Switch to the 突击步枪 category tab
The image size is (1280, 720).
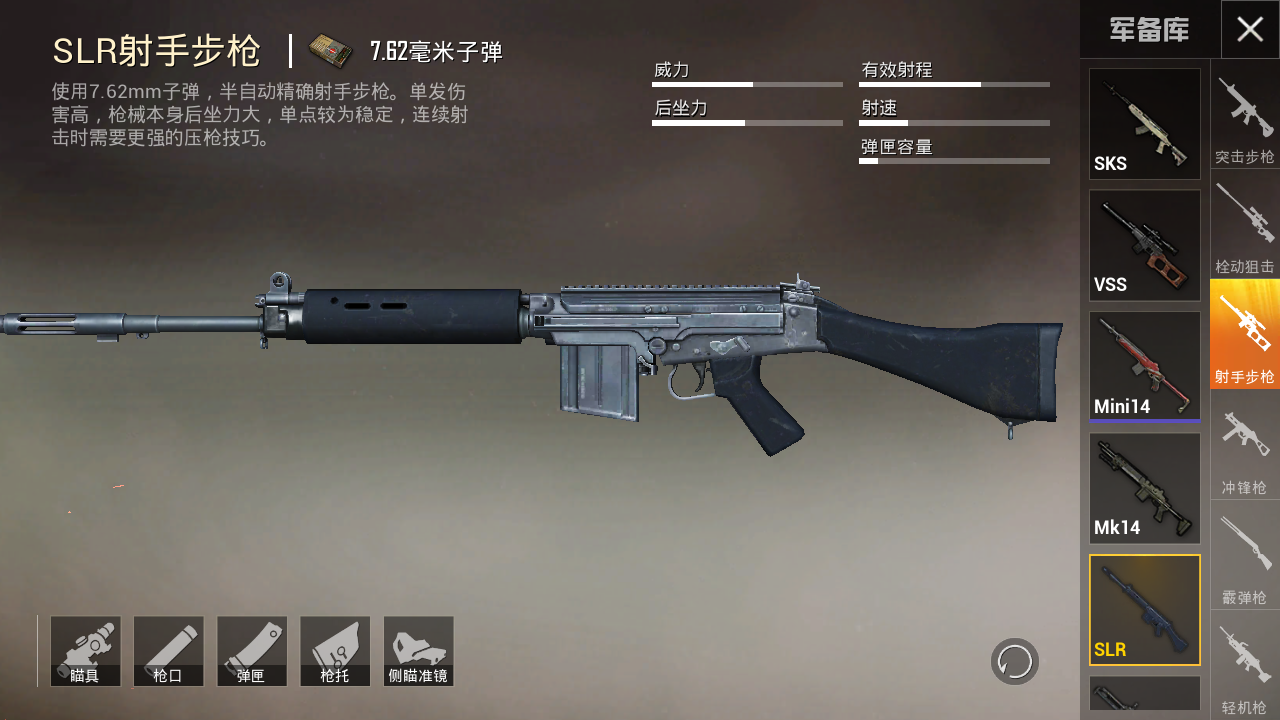(x=1245, y=115)
